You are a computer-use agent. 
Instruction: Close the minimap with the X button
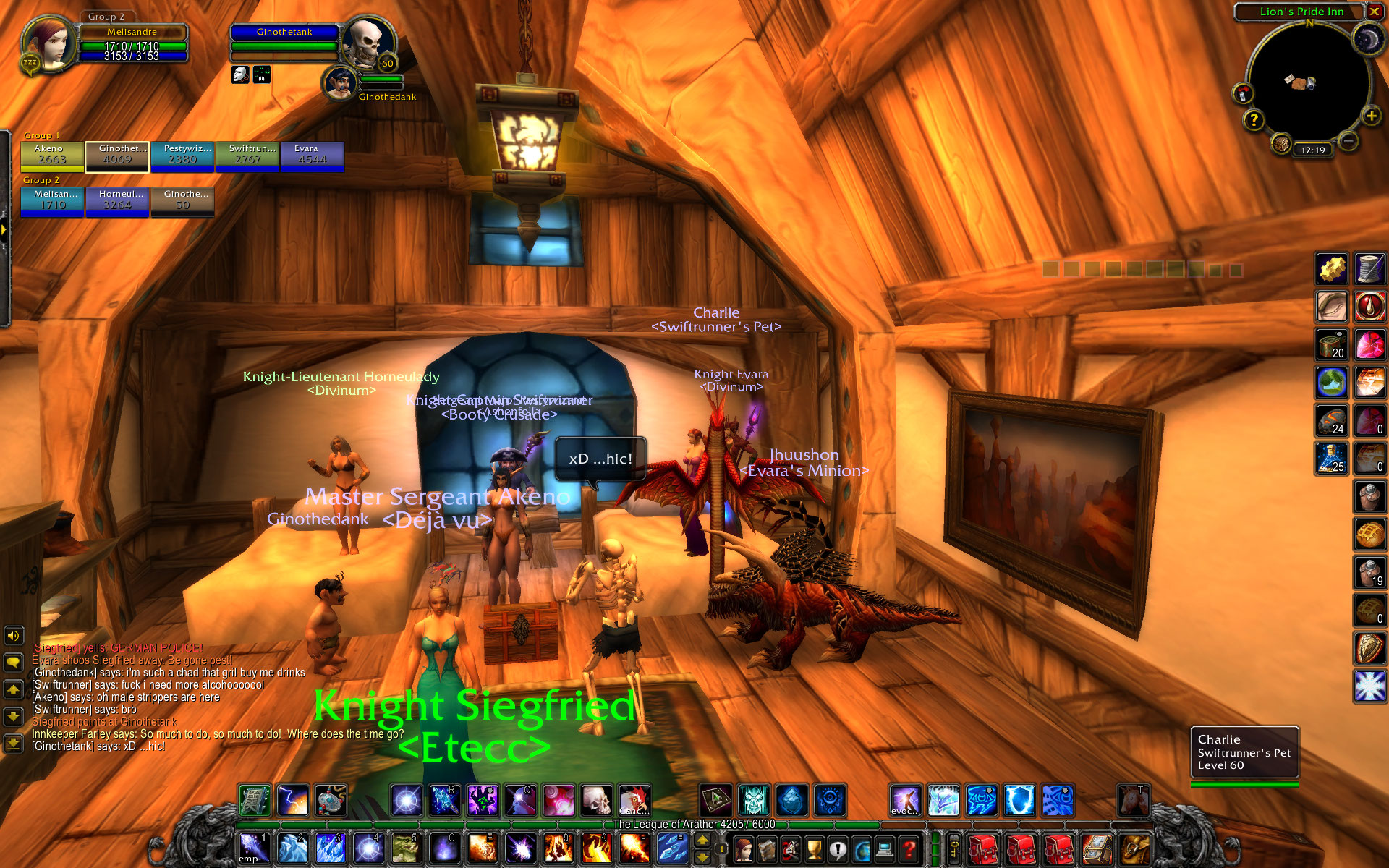tap(1374, 12)
